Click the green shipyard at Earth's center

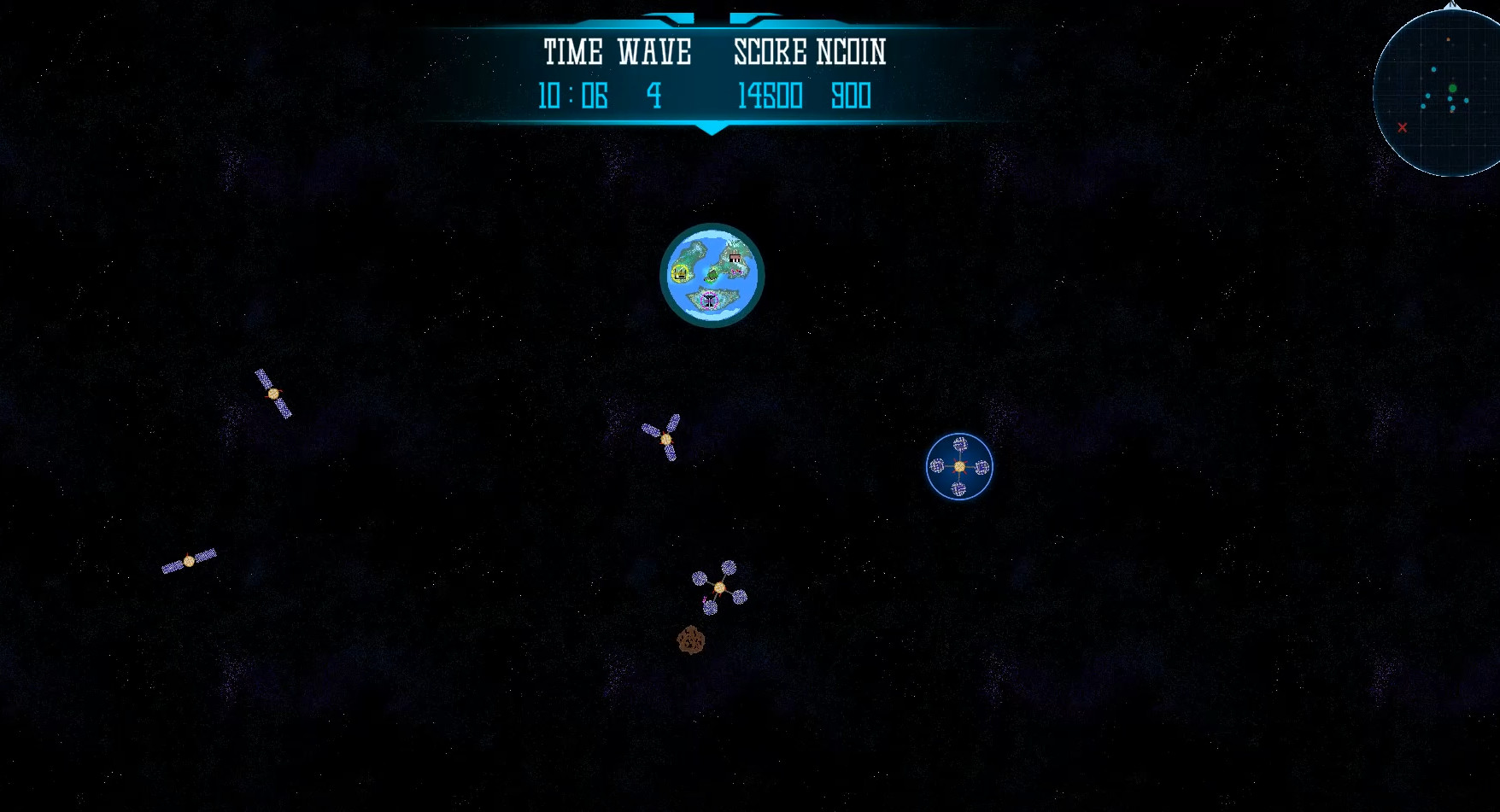point(712,275)
